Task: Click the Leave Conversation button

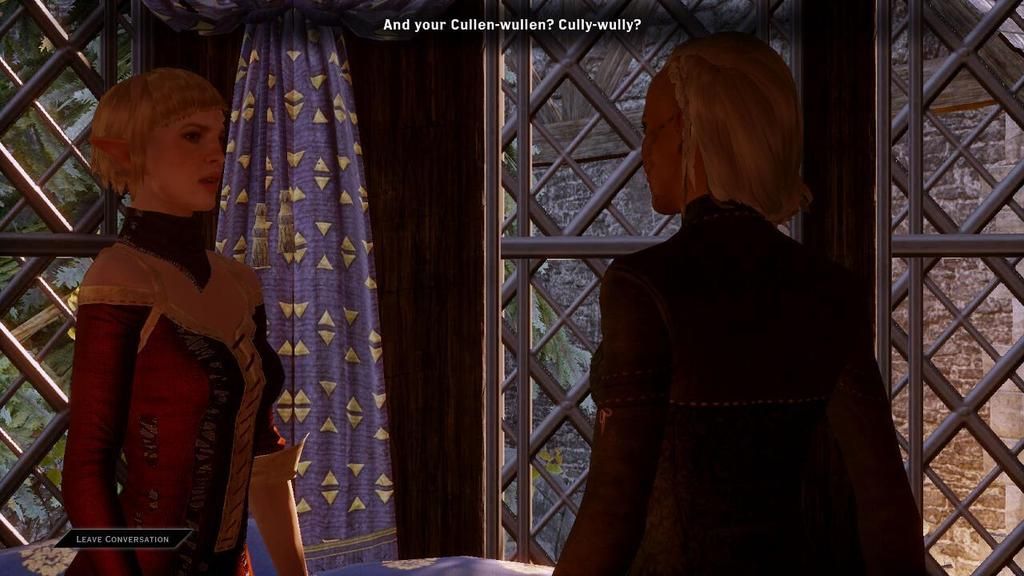Action: [123, 539]
